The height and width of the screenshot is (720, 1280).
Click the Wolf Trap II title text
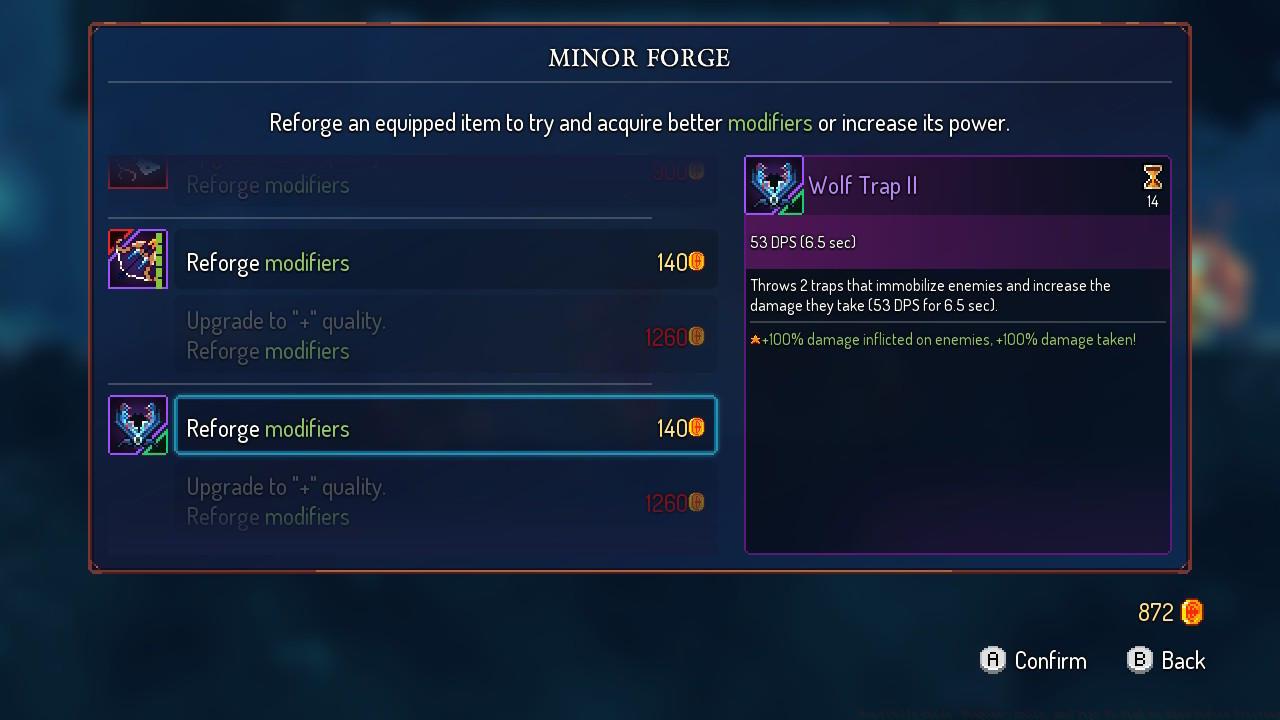(x=863, y=185)
